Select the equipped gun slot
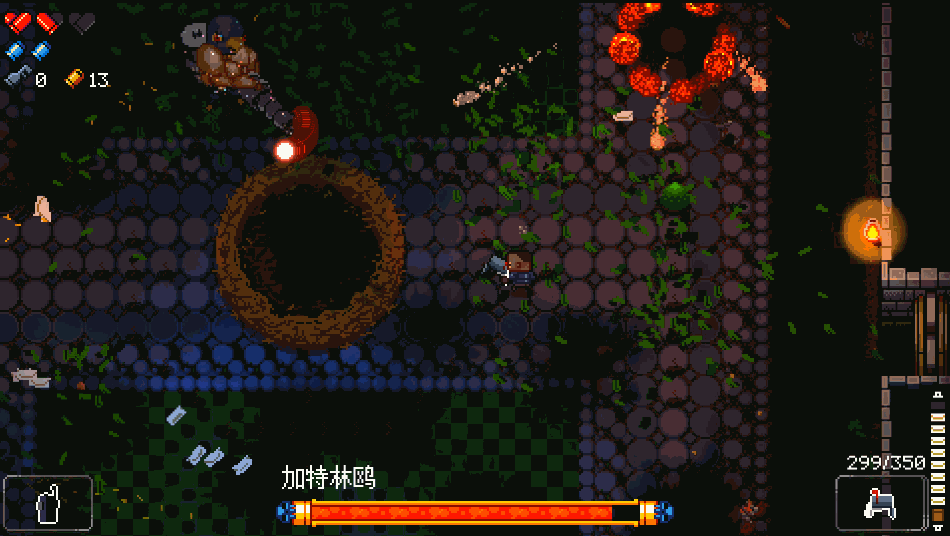The height and width of the screenshot is (536, 950). pos(880,502)
